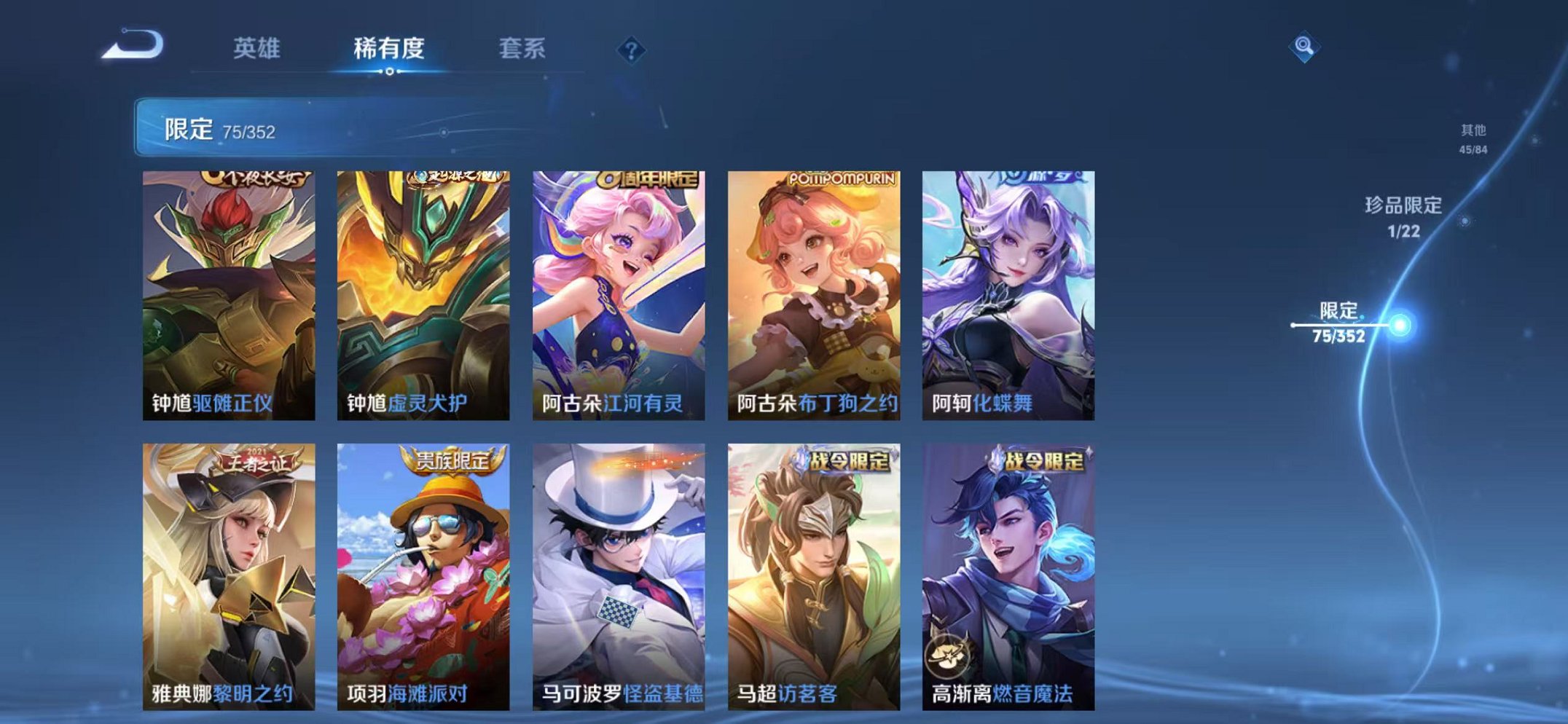Screen dimensions: 1568x724
Task: Click the 其他 45/84 label
Action: pos(1473,137)
